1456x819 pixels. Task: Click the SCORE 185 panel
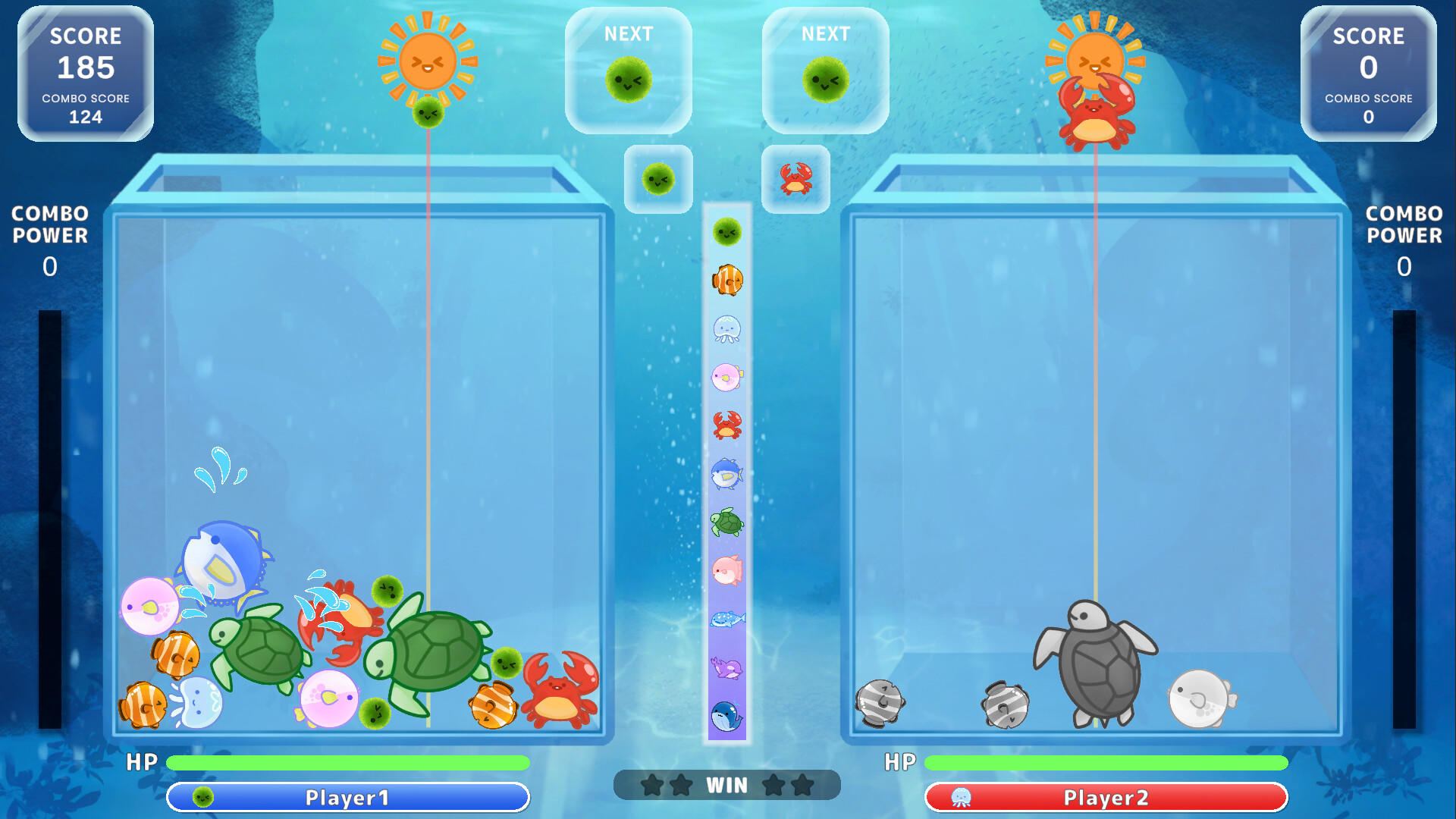click(x=86, y=72)
